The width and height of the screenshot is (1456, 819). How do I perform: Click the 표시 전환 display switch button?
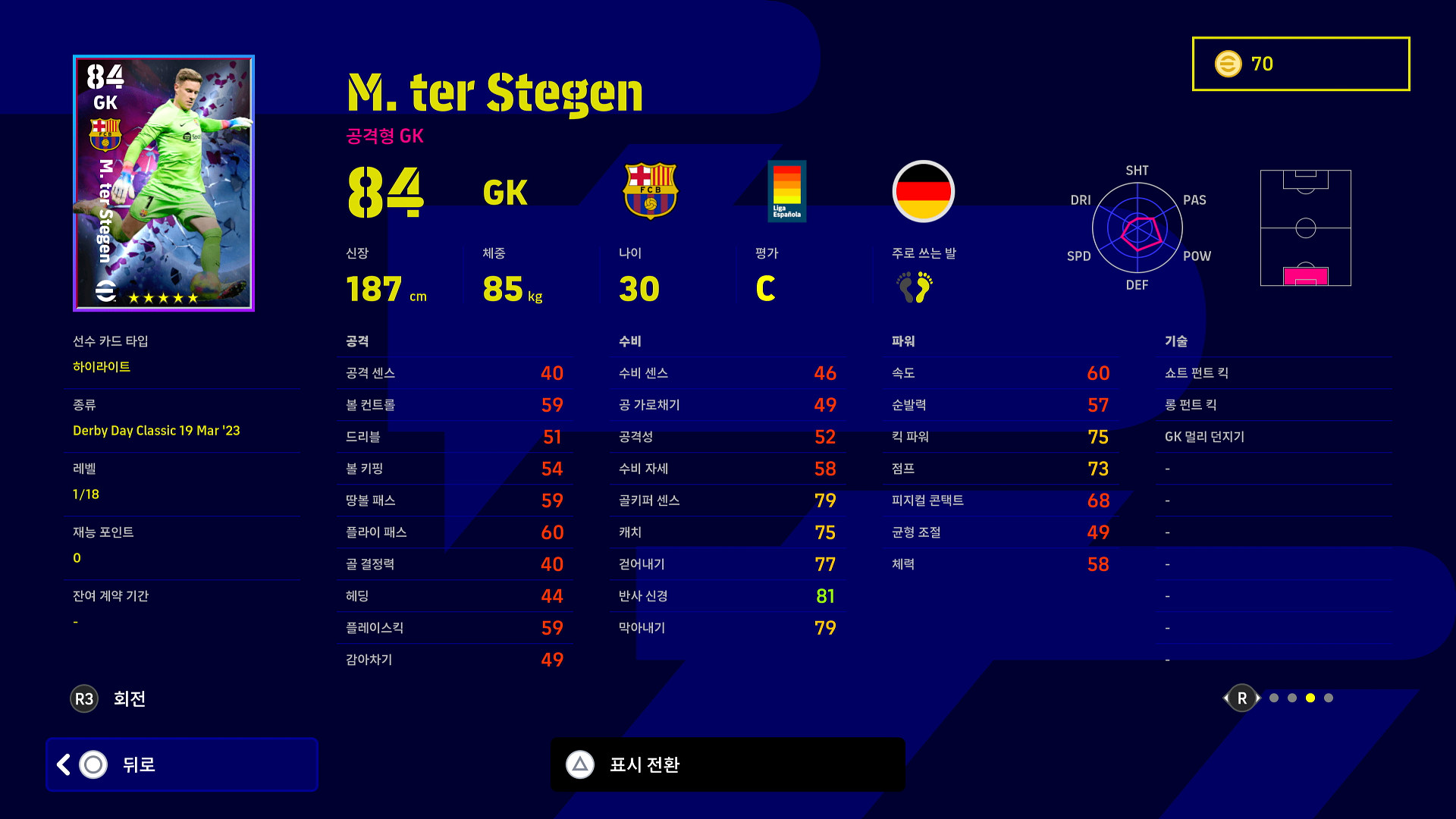click(727, 764)
